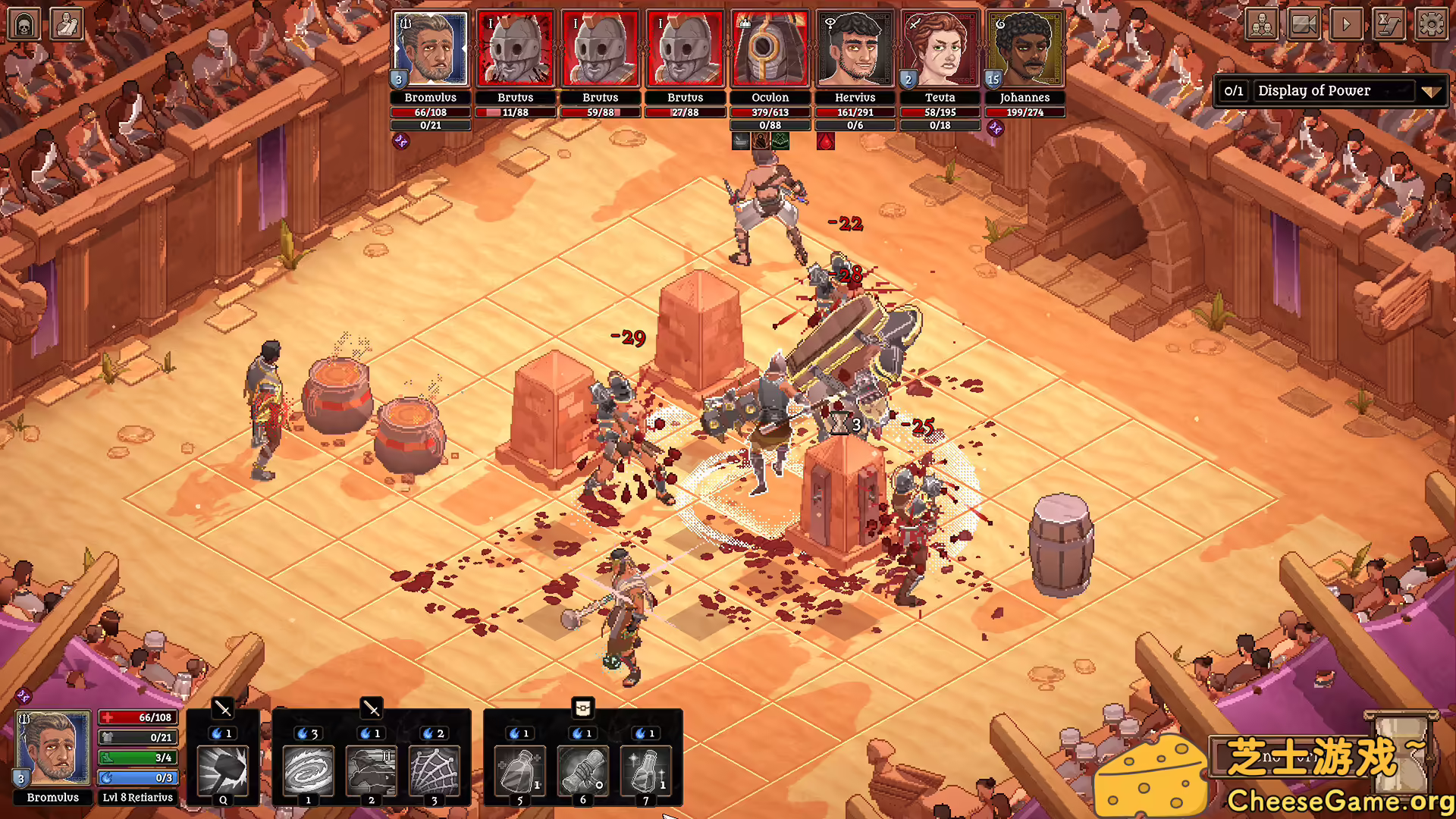Viewport: 1456px width, 819px height.
Task: Select Bromulus portrait in turn order
Action: point(430,49)
